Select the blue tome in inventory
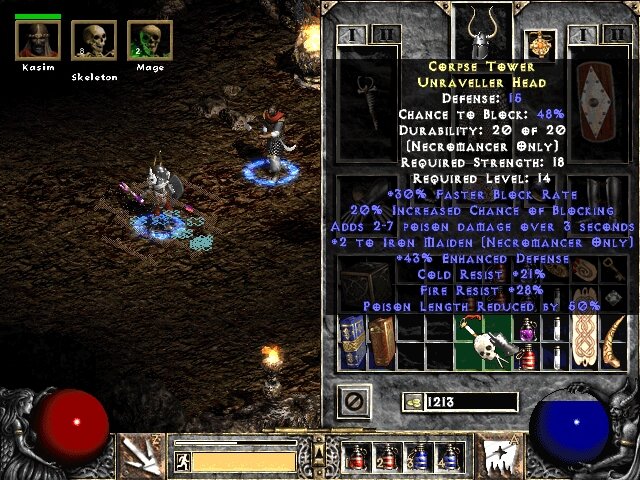 [x=353, y=341]
